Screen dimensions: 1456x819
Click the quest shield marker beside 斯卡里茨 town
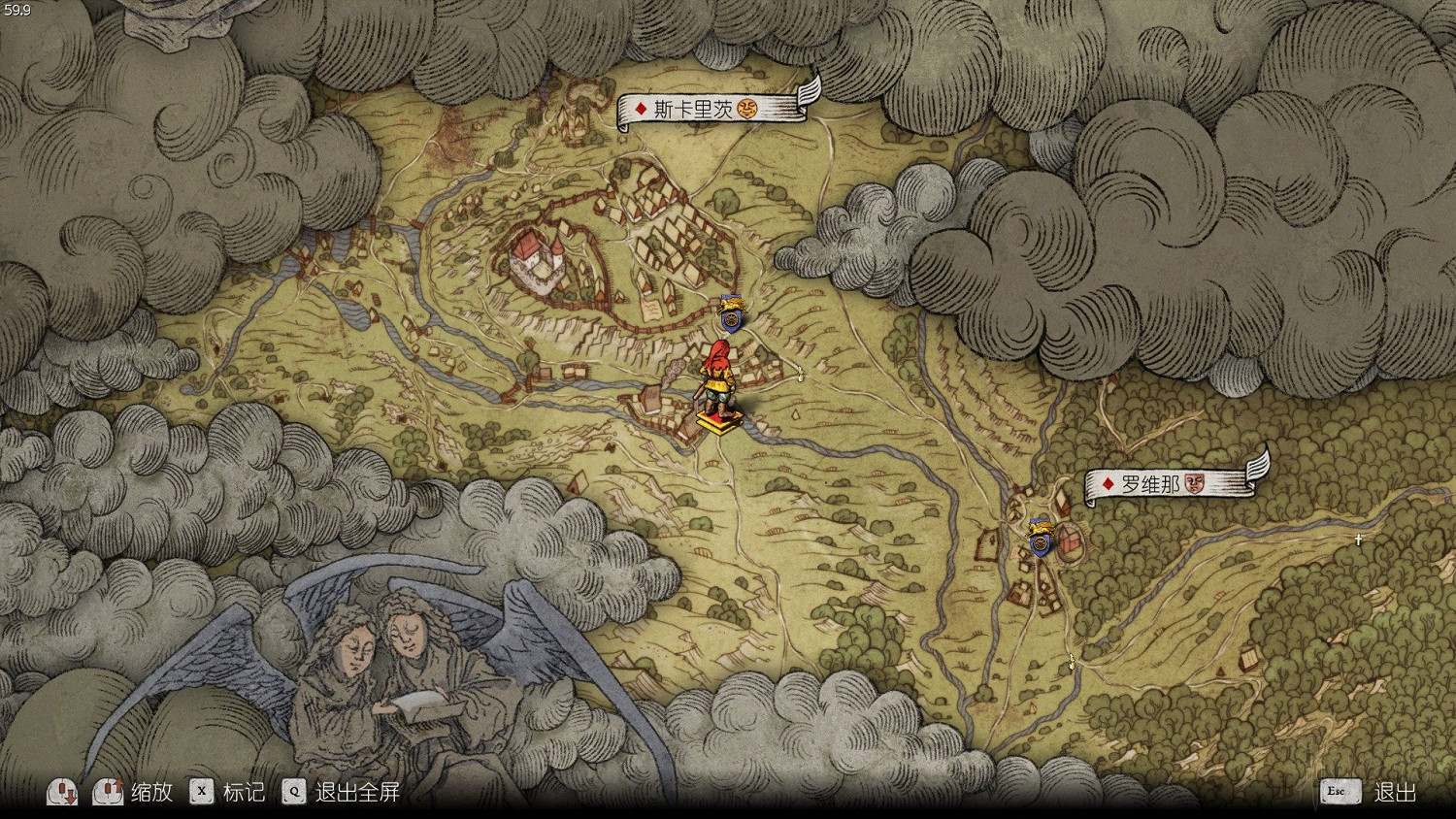pos(732,315)
